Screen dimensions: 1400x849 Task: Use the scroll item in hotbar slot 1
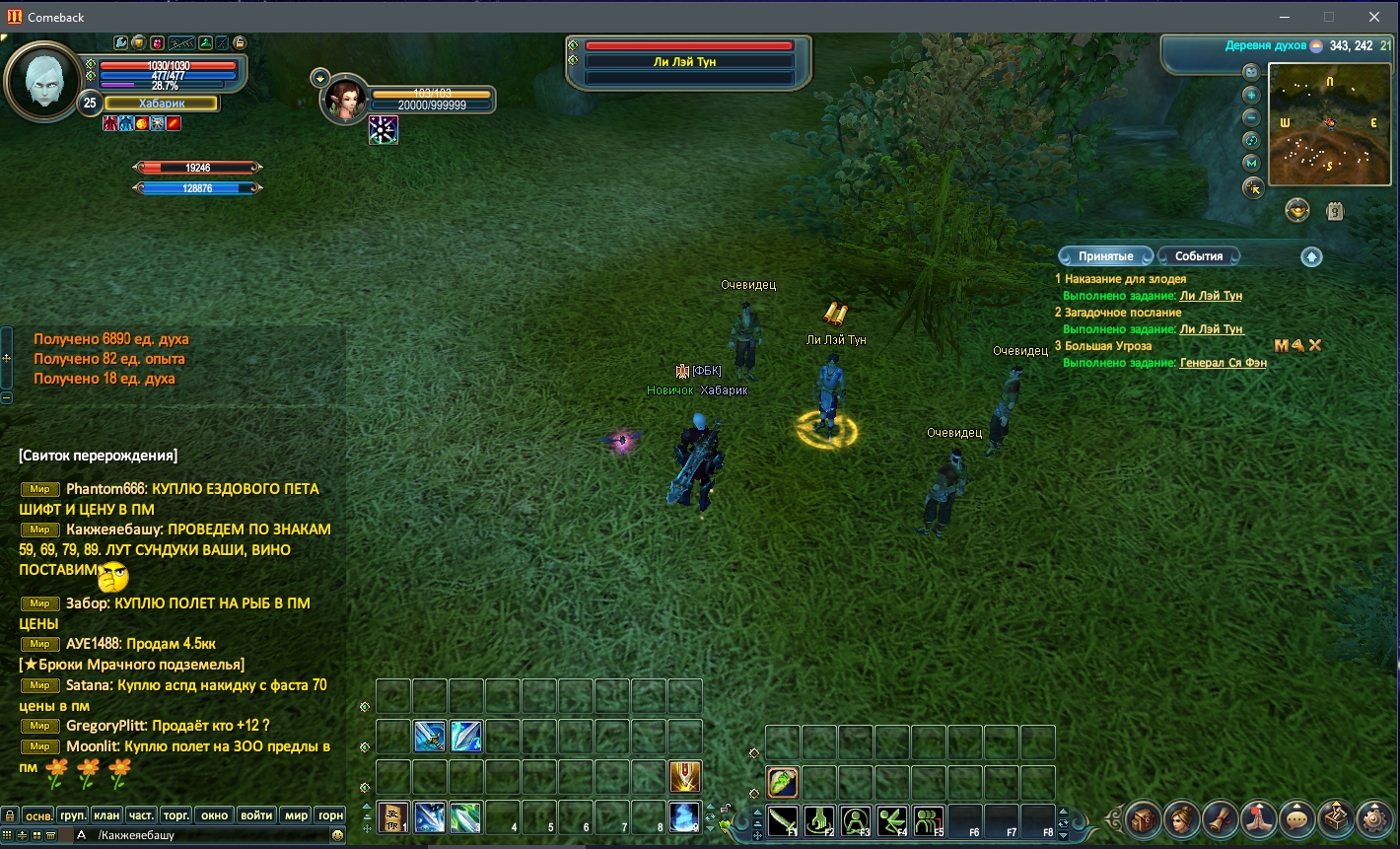tap(393, 817)
